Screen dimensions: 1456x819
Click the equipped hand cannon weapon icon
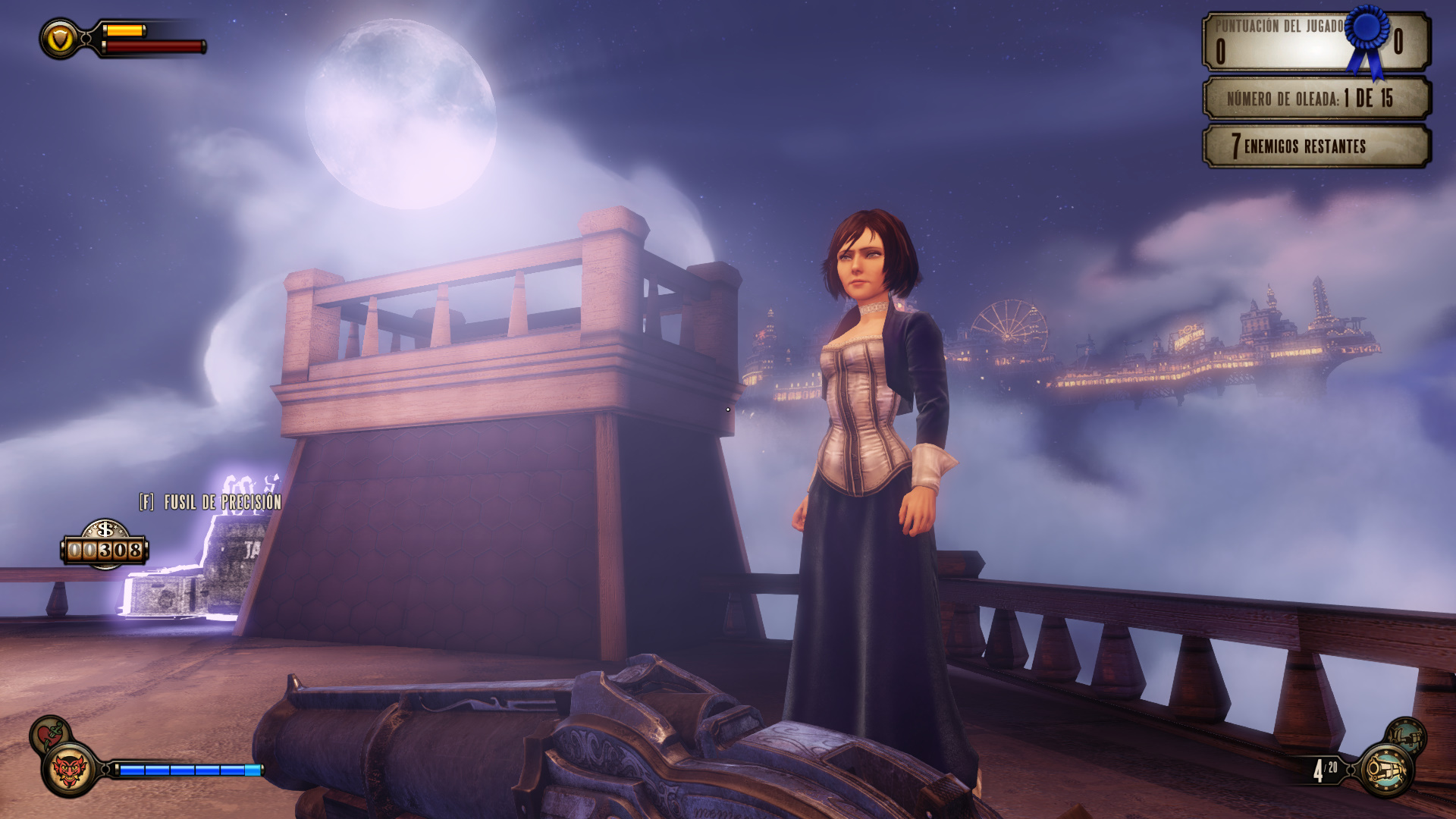tap(1385, 770)
